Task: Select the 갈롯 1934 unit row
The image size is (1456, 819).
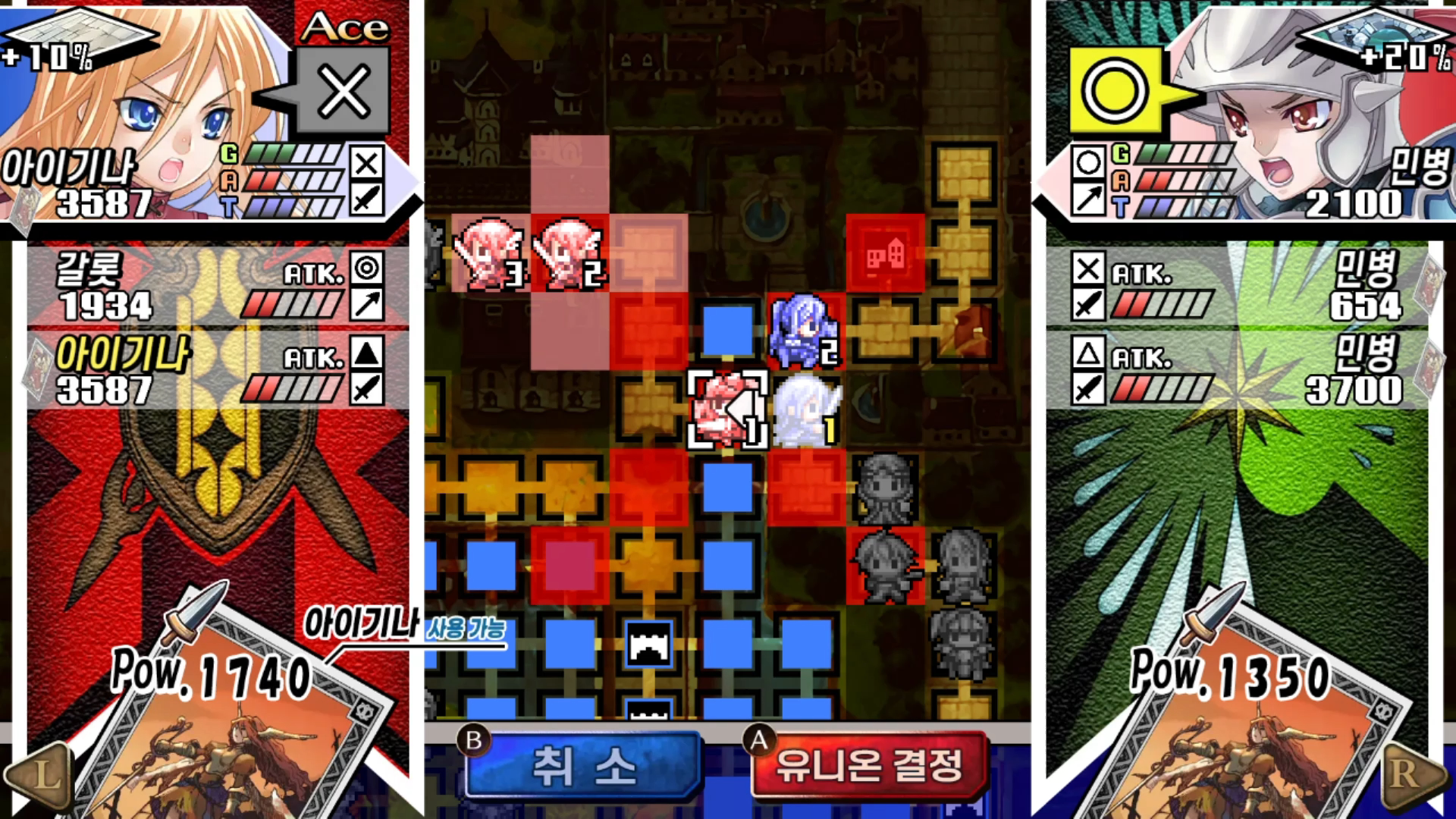Action: click(x=218, y=288)
